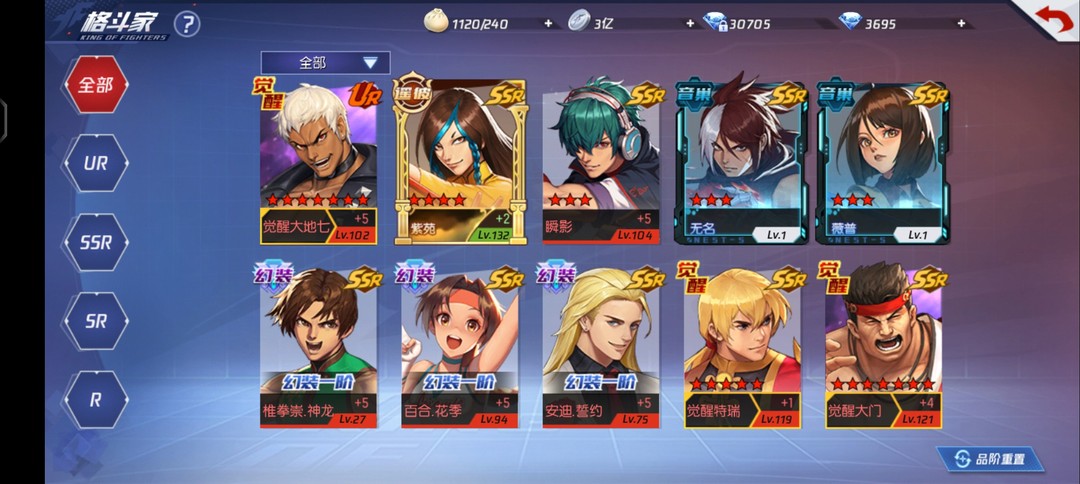Image resolution: width=1080 pixels, height=484 pixels.
Task: Show only SSR fighters
Action: tap(96, 242)
